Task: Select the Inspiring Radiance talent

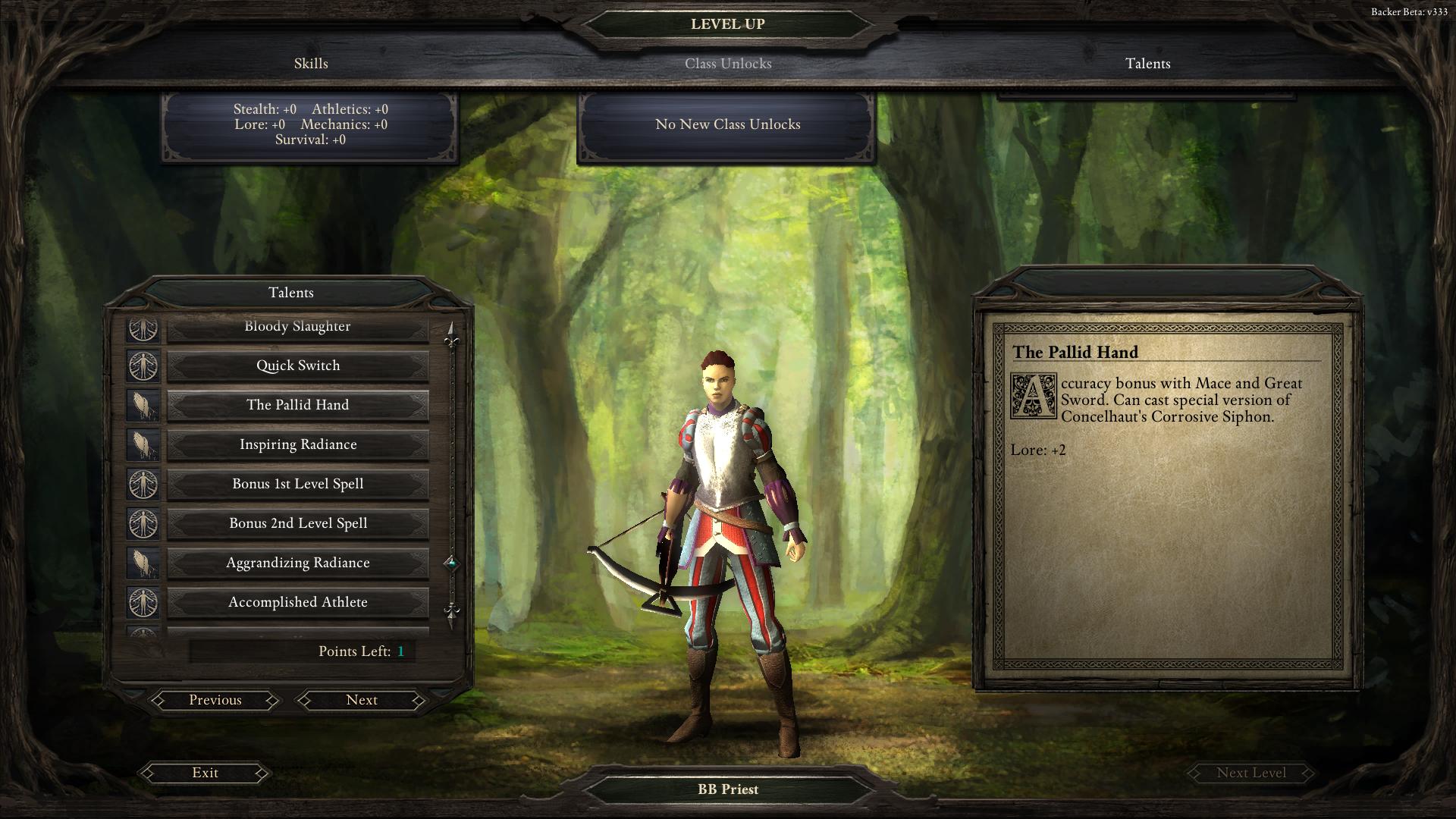Action: point(297,444)
